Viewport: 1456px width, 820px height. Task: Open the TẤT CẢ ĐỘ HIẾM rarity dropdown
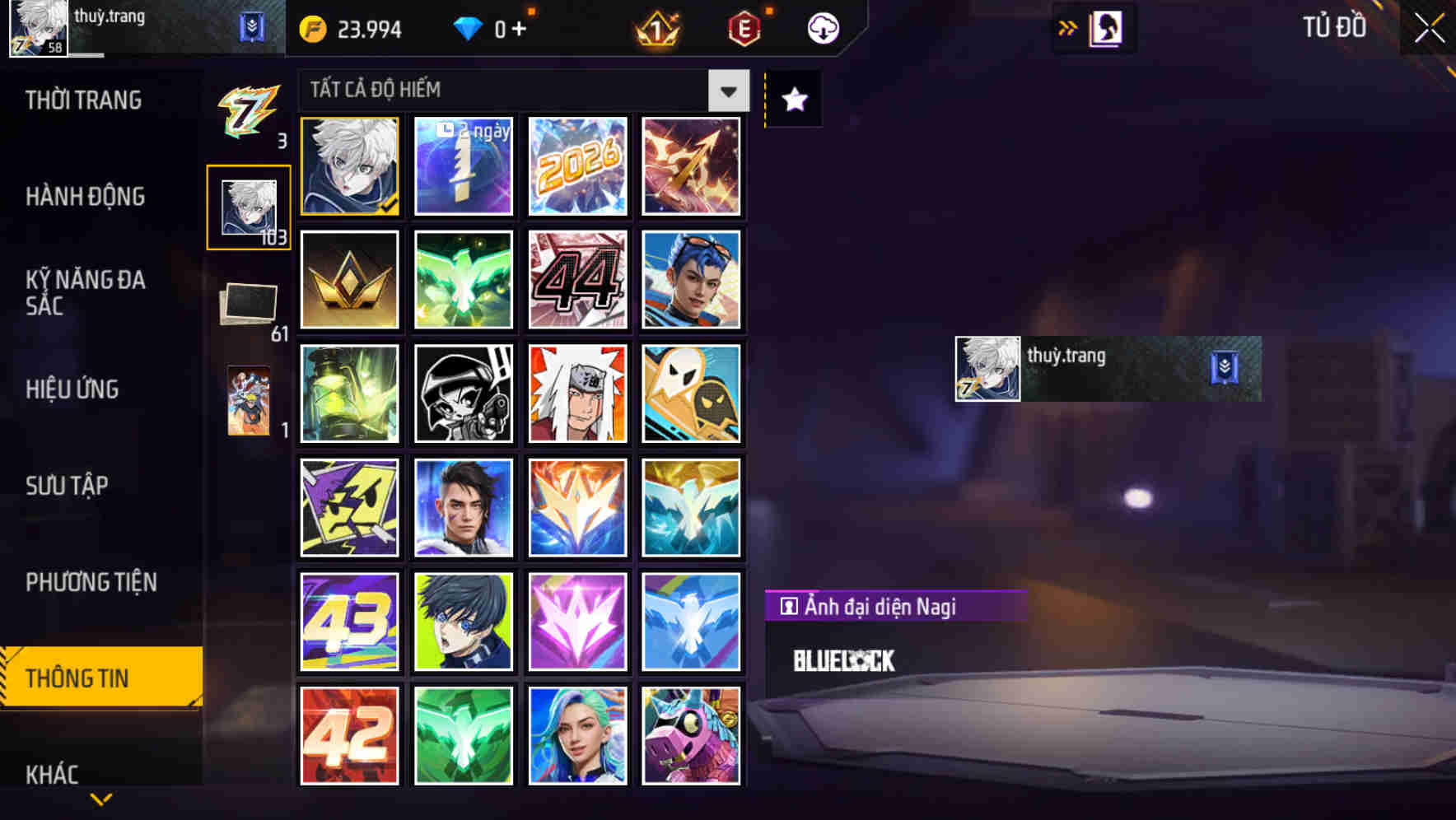(x=726, y=91)
